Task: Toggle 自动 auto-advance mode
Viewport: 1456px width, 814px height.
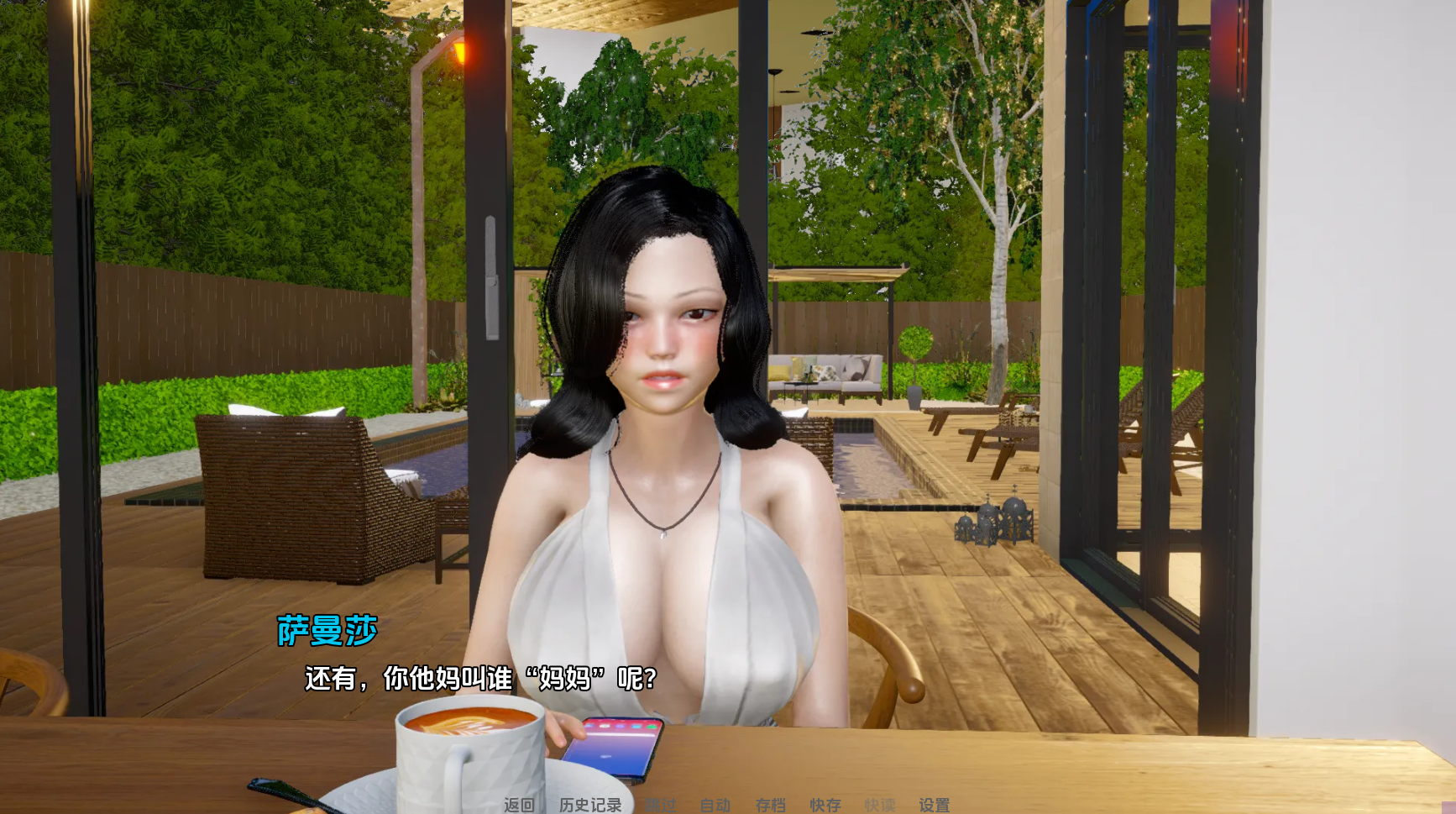Action: (715, 805)
